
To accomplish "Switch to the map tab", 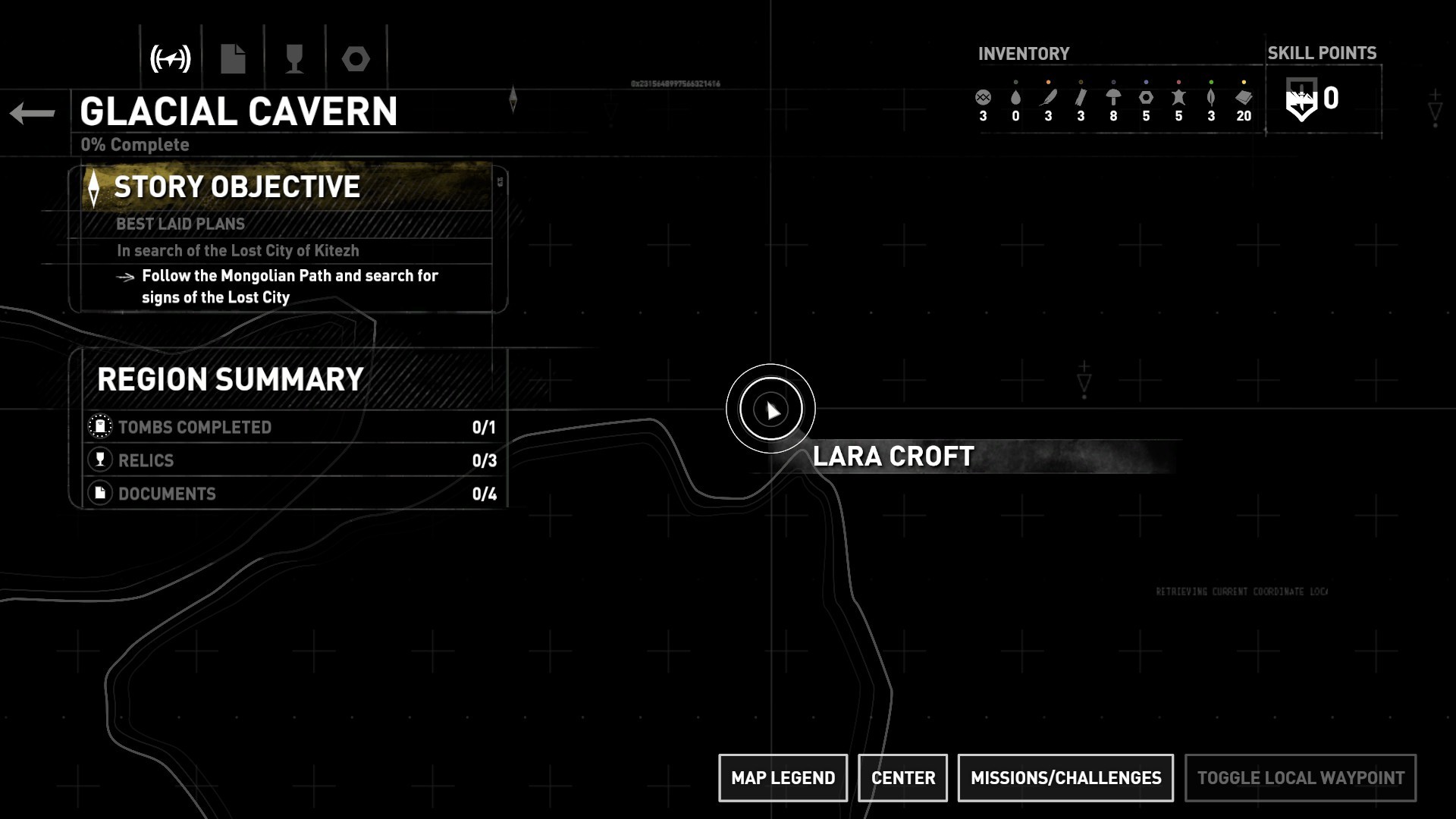I will pyautogui.click(x=171, y=58).
